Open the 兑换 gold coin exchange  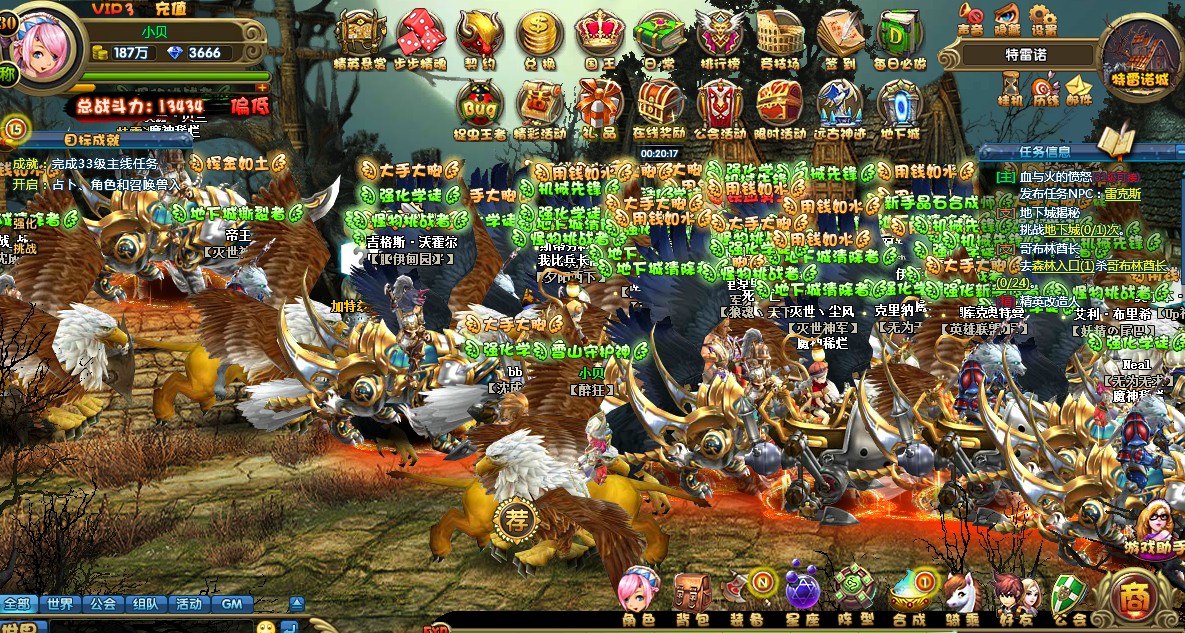(x=540, y=34)
